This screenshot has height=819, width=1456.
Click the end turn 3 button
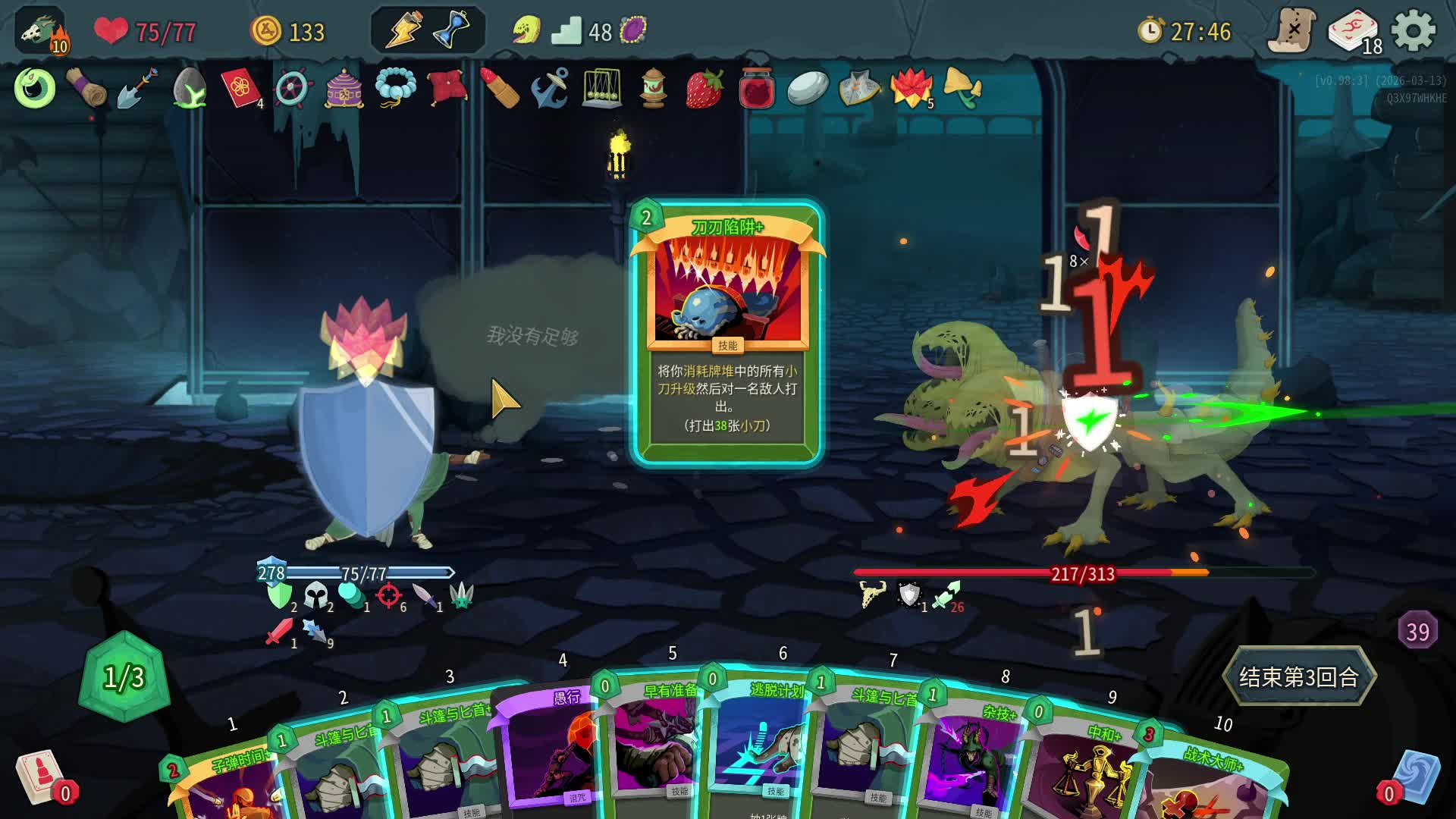click(x=1298, y=676)
